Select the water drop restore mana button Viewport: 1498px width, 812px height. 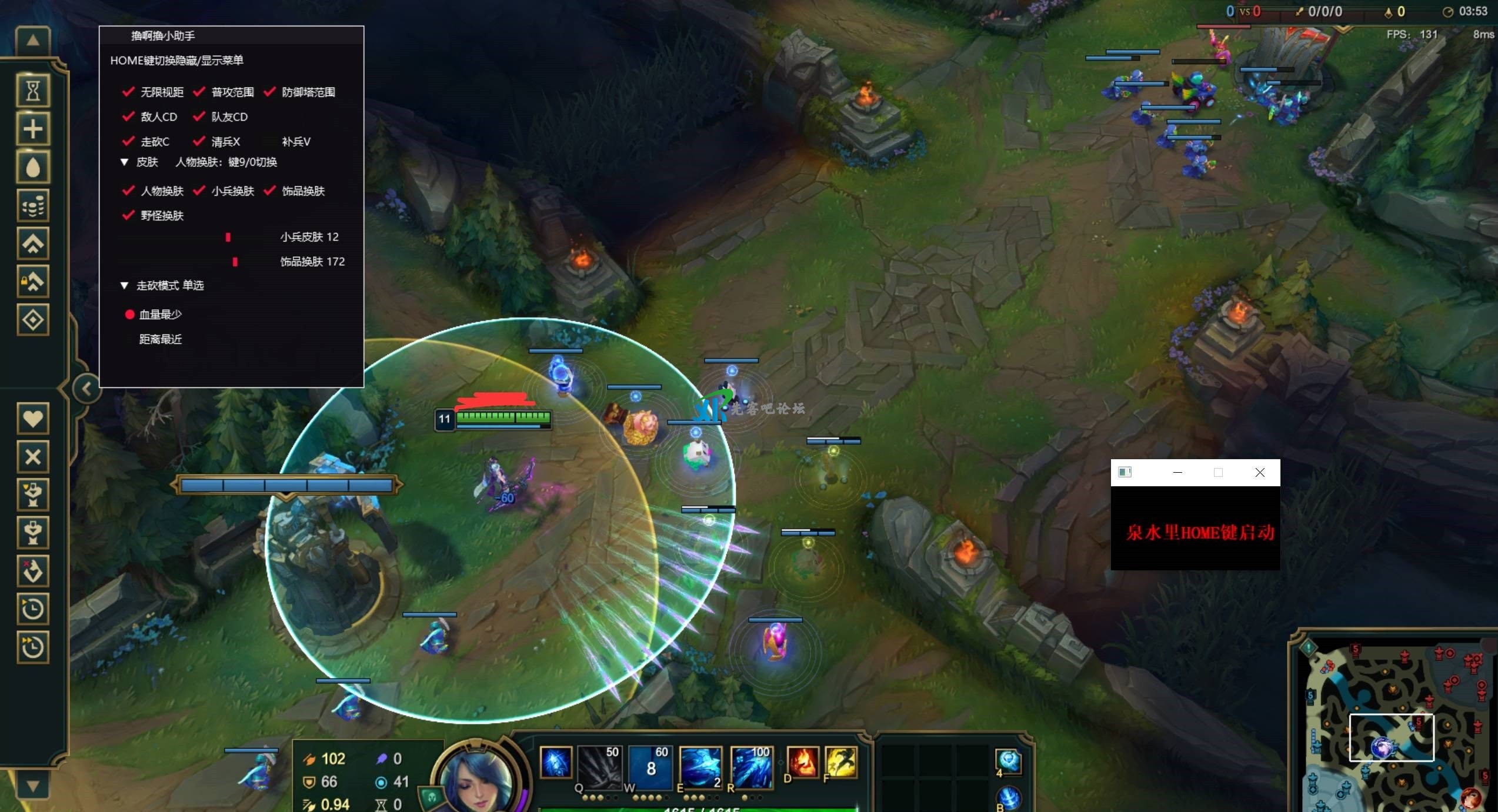[33, 168]
